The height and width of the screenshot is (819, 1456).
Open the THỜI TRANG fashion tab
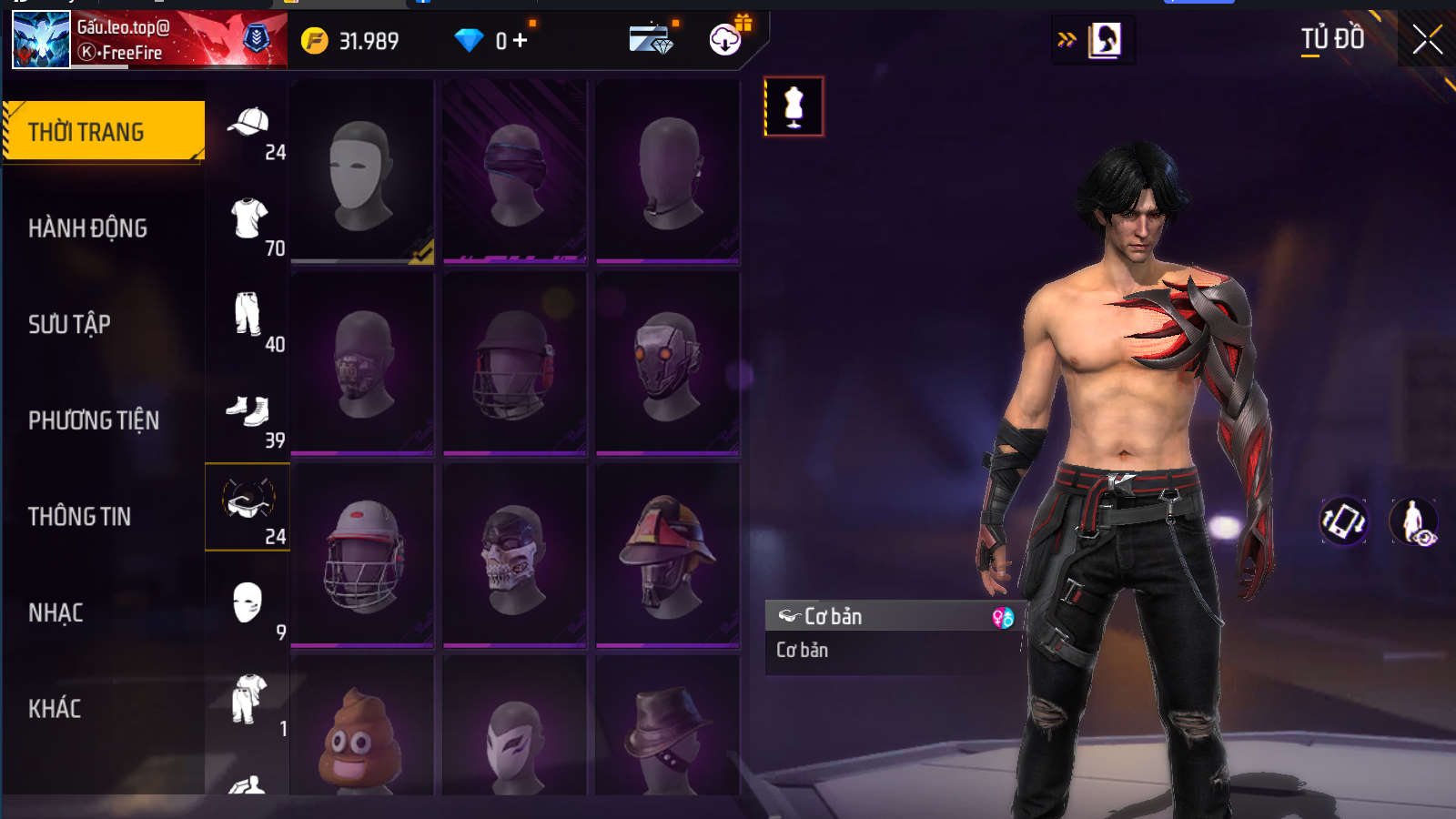[104, 132]
